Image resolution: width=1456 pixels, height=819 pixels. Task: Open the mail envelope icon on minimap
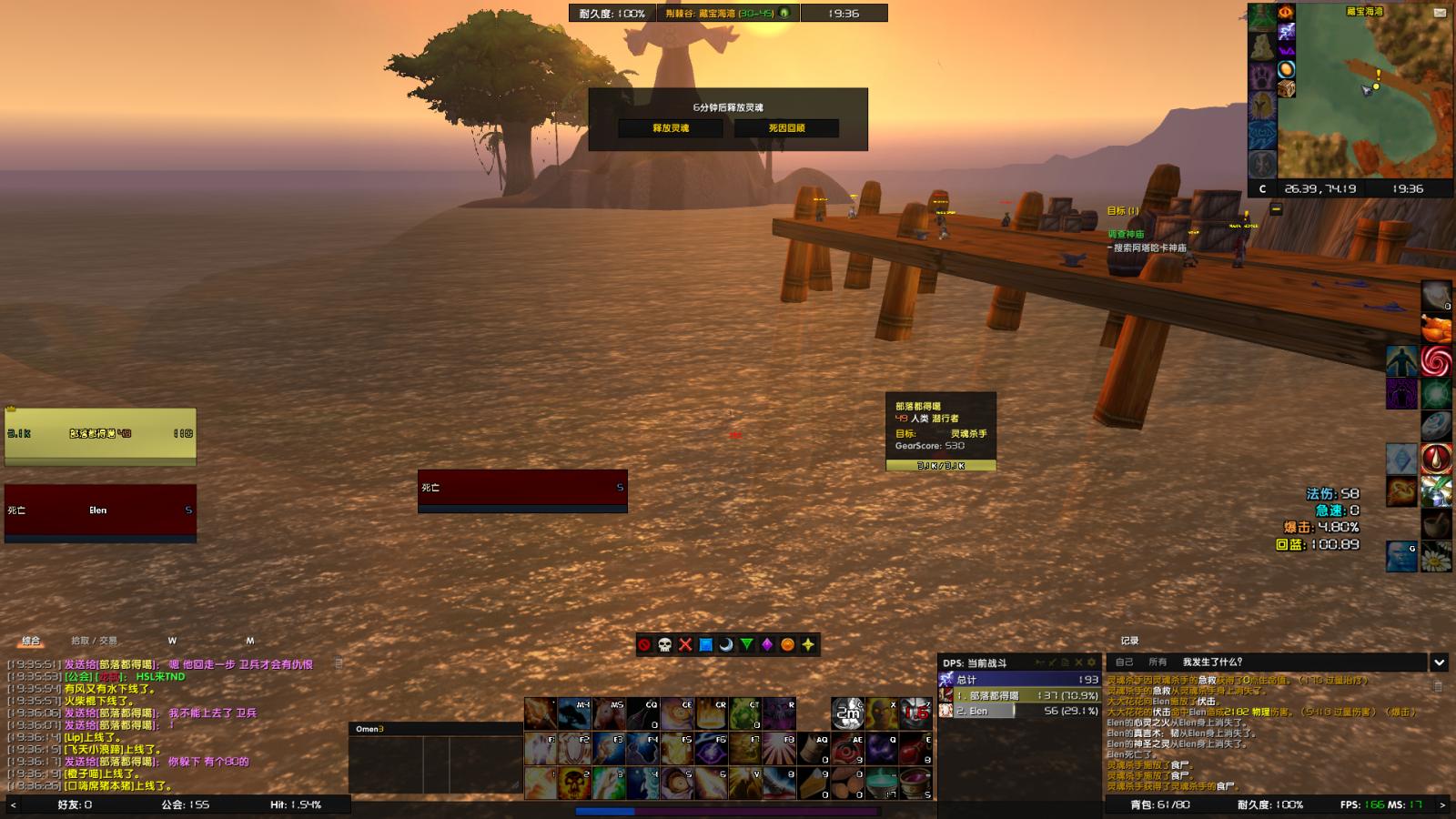pos(1440,13)
